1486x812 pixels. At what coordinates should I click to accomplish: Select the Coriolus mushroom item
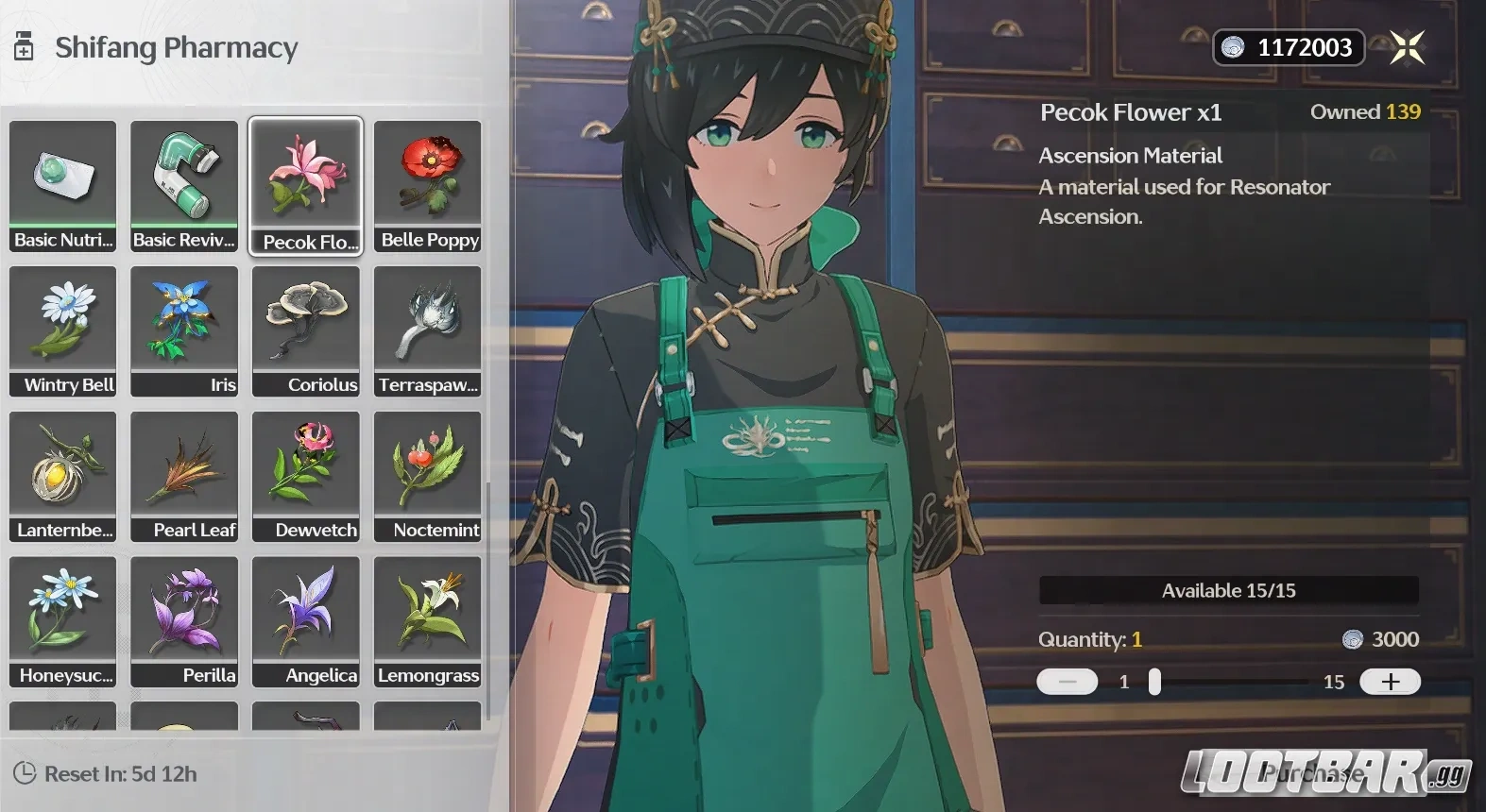coord(305,330)
